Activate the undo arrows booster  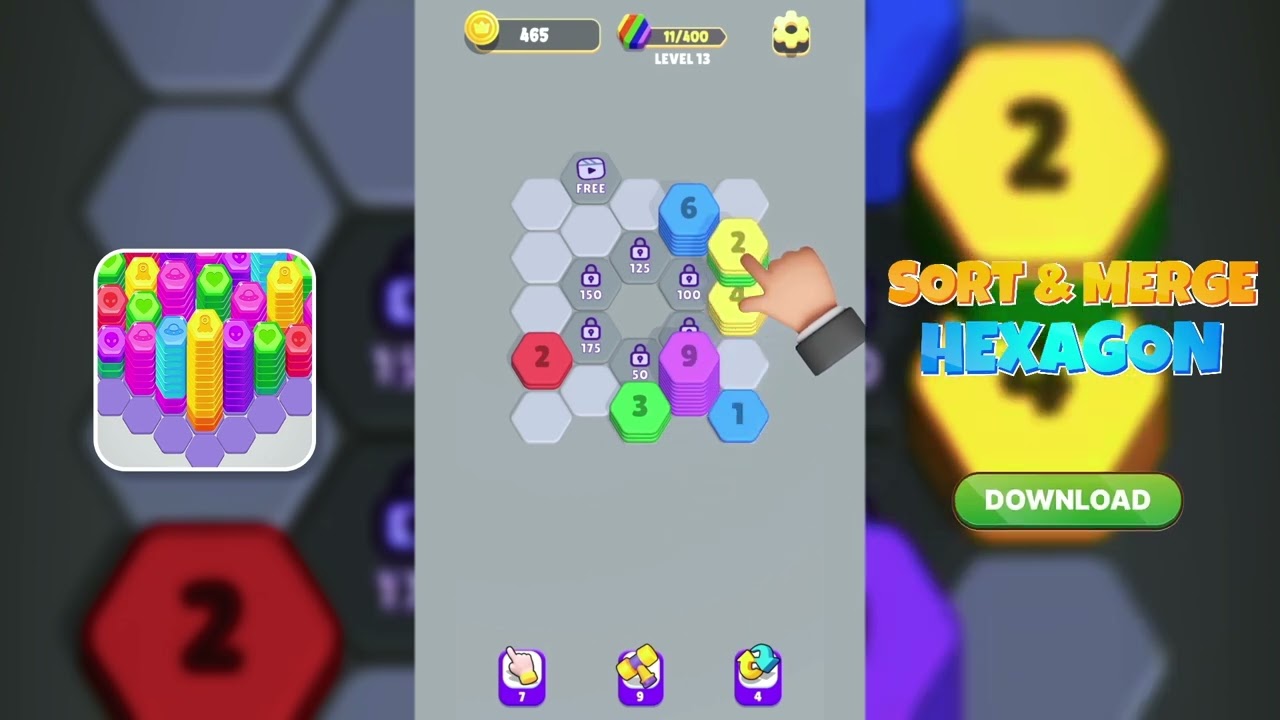[x=759, y=675]
